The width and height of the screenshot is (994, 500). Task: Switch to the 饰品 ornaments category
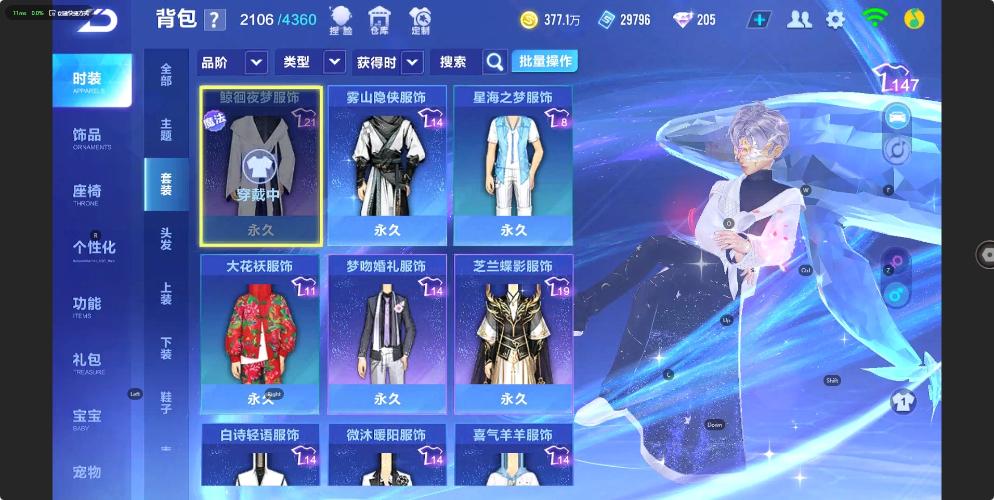pyautogui.click(x=89, y=137)
